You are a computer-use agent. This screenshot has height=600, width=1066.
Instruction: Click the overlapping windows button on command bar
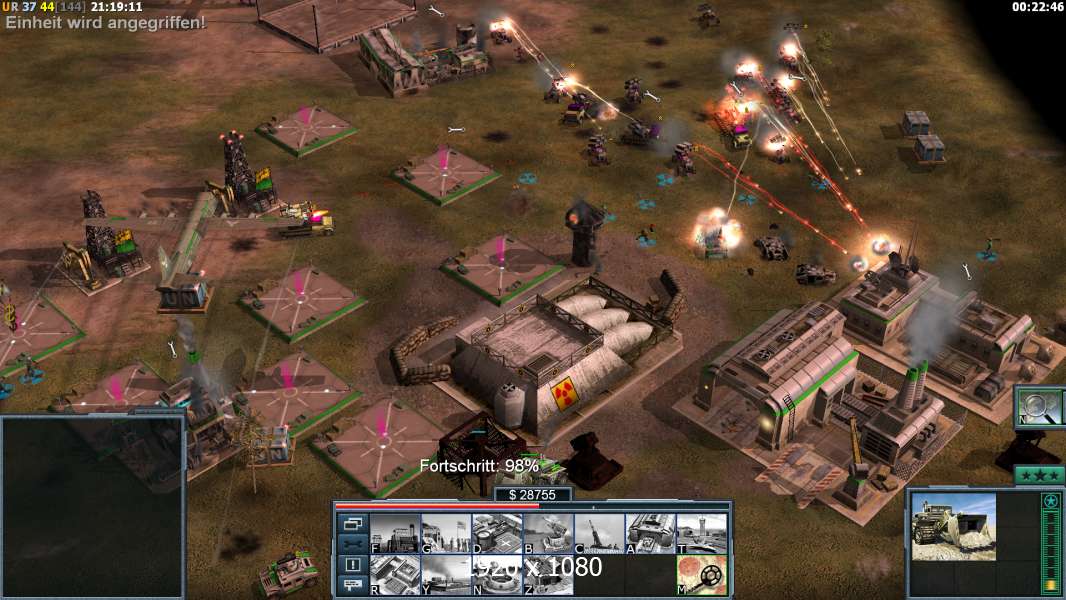353,524
